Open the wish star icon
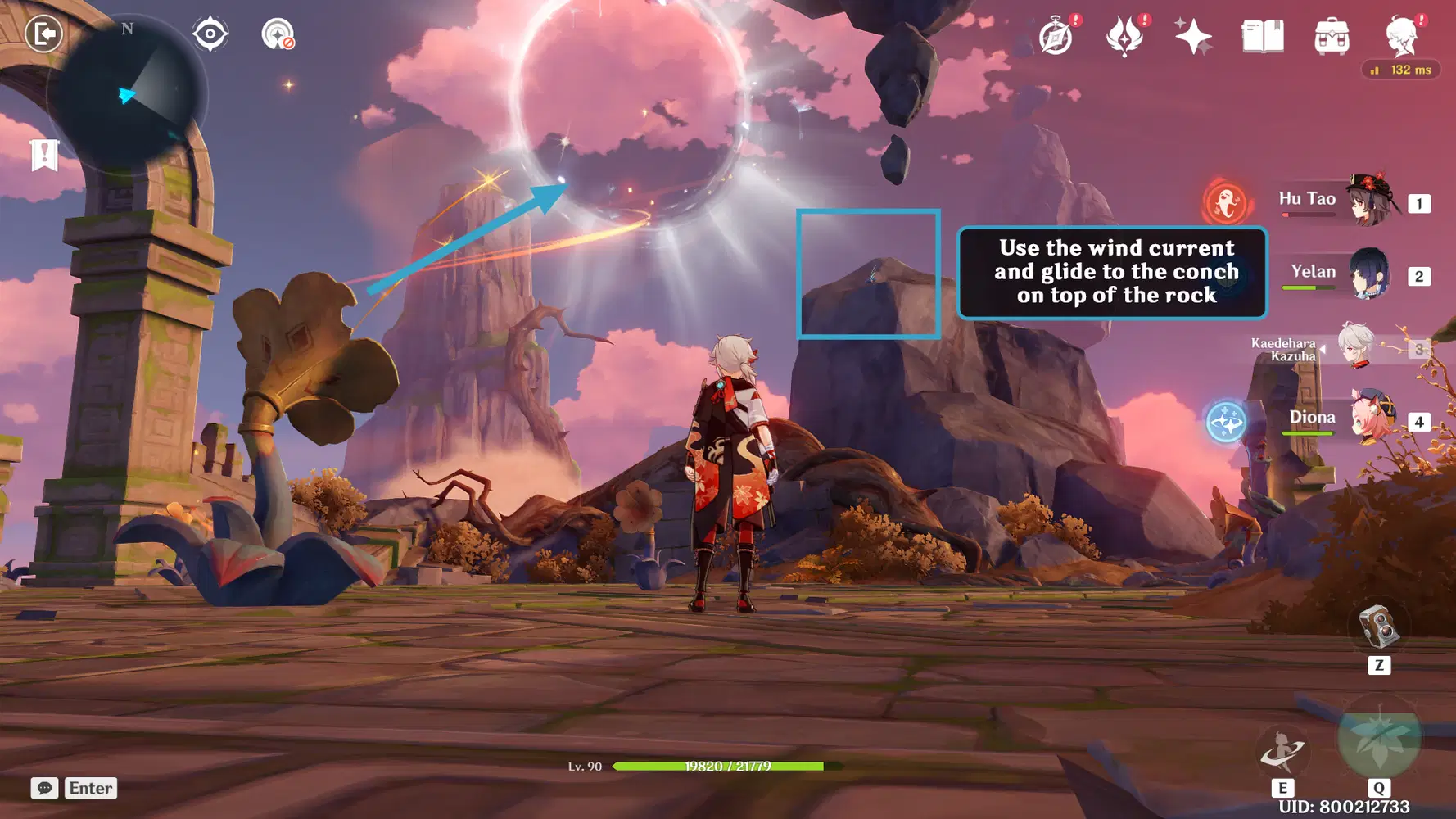1456x819 pixels. [x=1193, y=37]
